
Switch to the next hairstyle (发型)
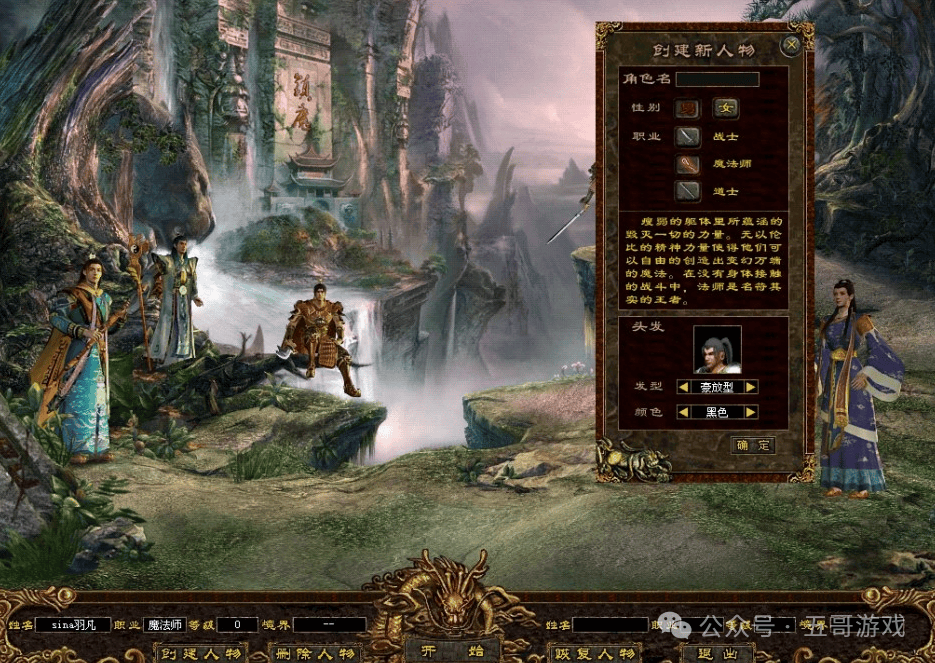(750, 387)
